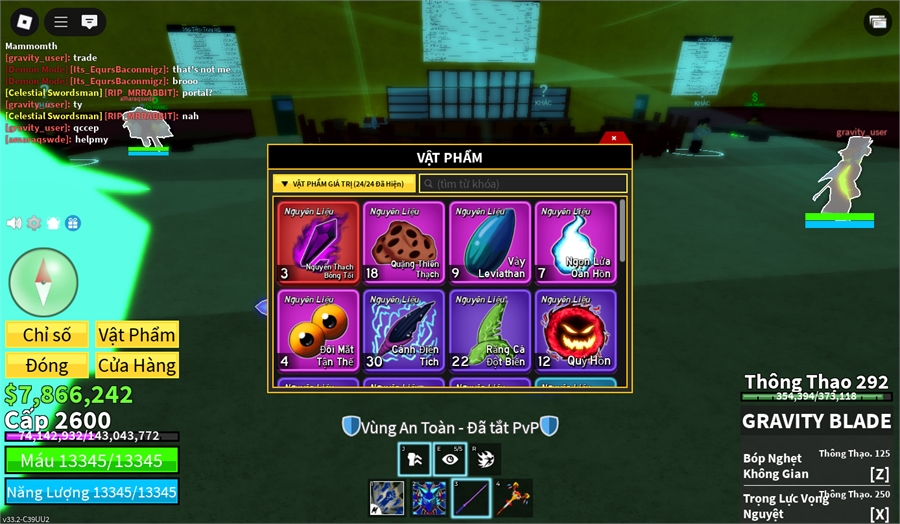Viewport: 900px width, 524px height.
Task: Select the purple Gravity Blade hotbar slot
Action: pyautogui.click(x=472, y=498)
